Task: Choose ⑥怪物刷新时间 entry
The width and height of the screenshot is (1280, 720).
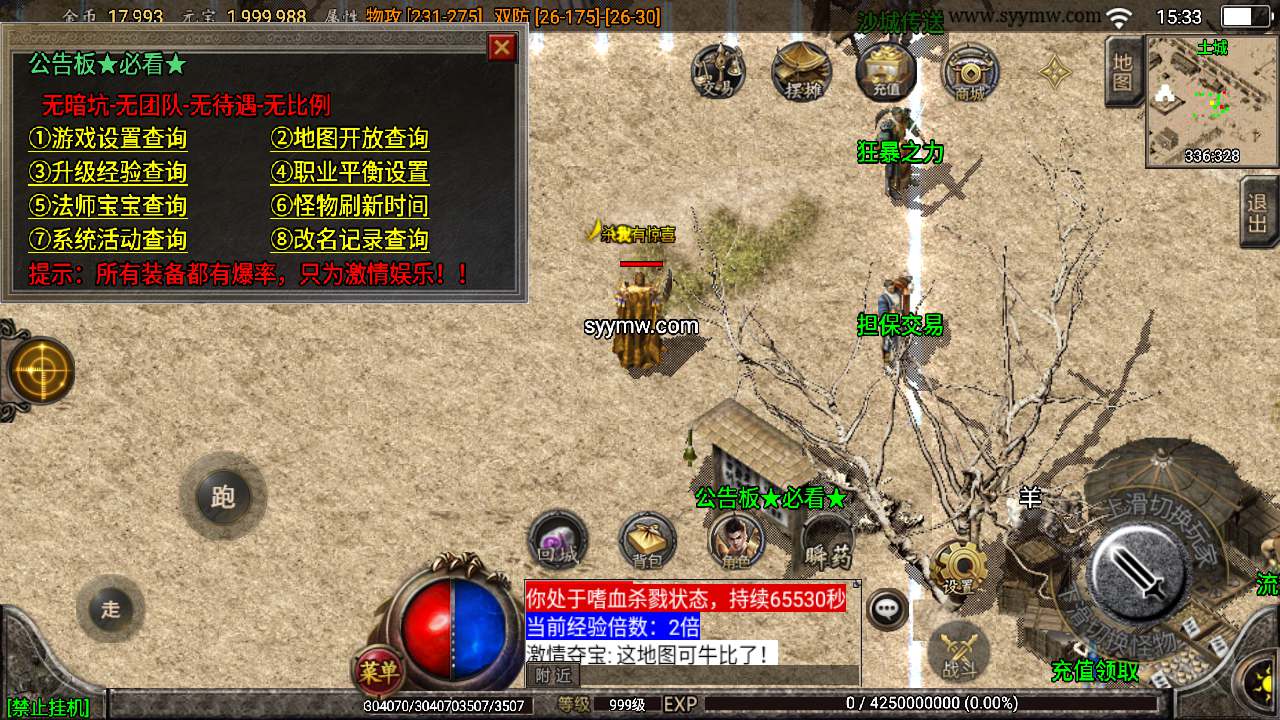Action: 350,207
